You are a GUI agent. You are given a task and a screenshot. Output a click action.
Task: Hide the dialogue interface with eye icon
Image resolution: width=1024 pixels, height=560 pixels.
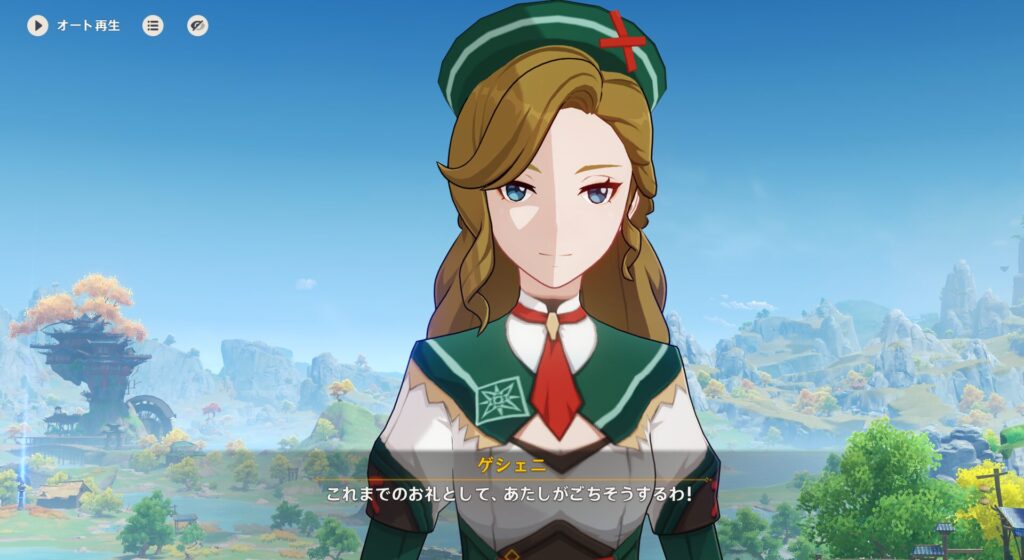198,26
